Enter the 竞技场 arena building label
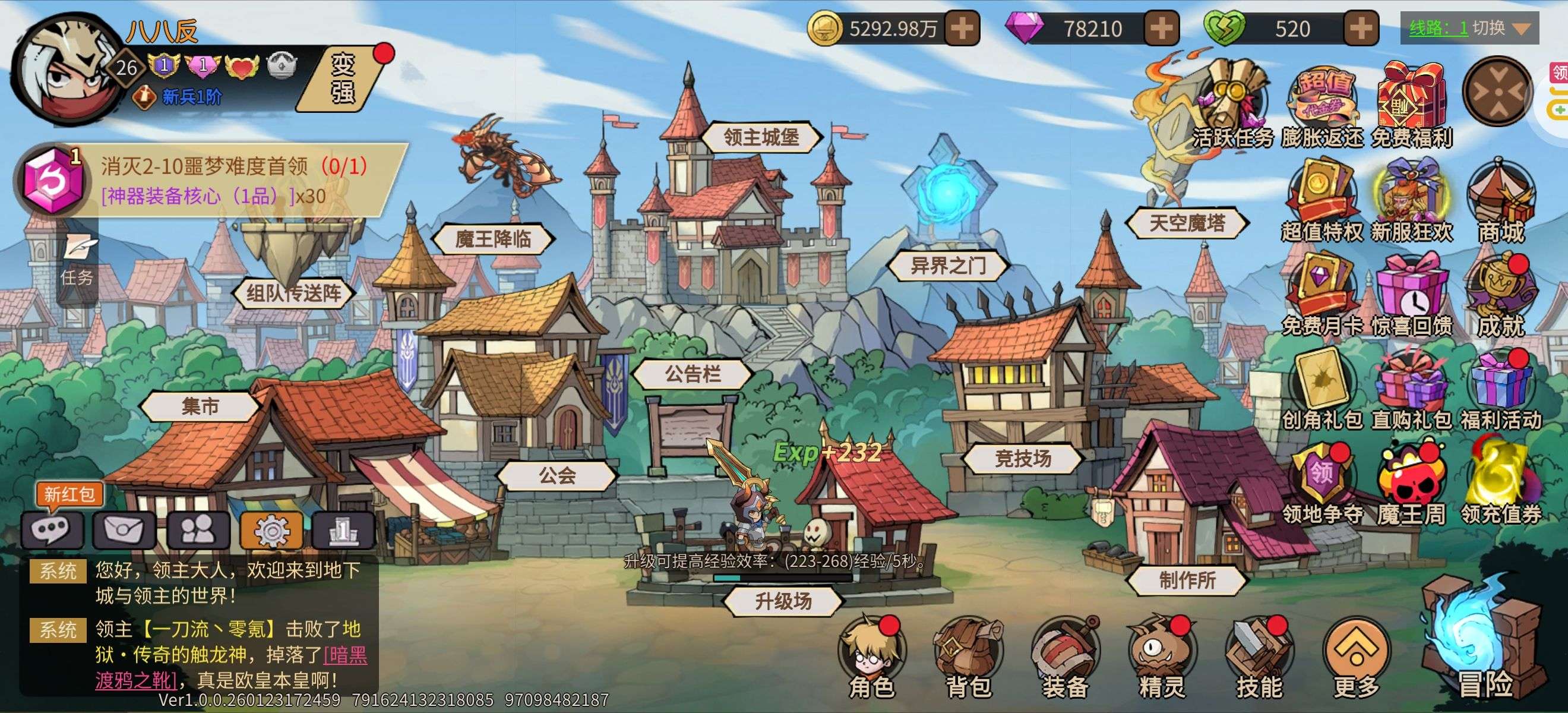Viewport: 1568px width, 713px height. pyautogui.click(x=1023, y=459)
